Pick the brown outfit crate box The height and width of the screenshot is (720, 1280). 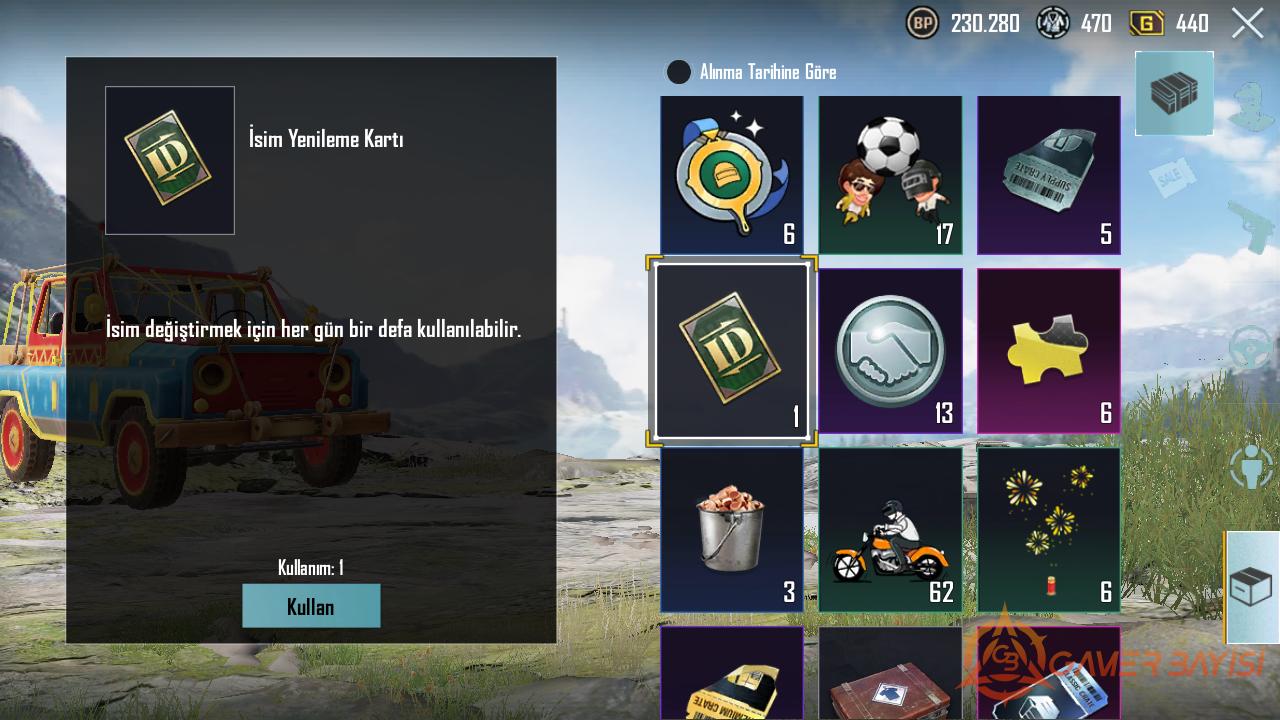[x=890, y=675]
